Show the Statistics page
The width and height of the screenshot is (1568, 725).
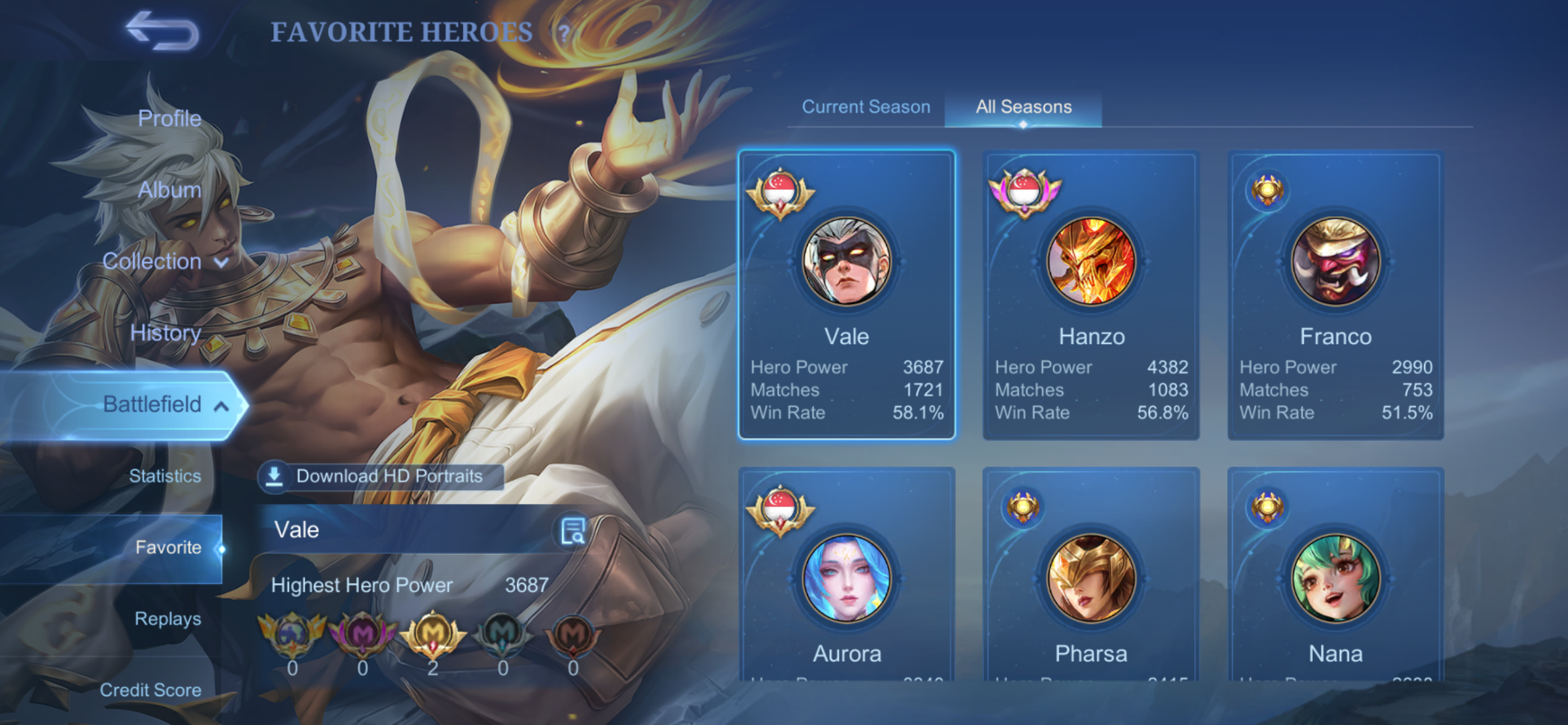tap(165, 475)
